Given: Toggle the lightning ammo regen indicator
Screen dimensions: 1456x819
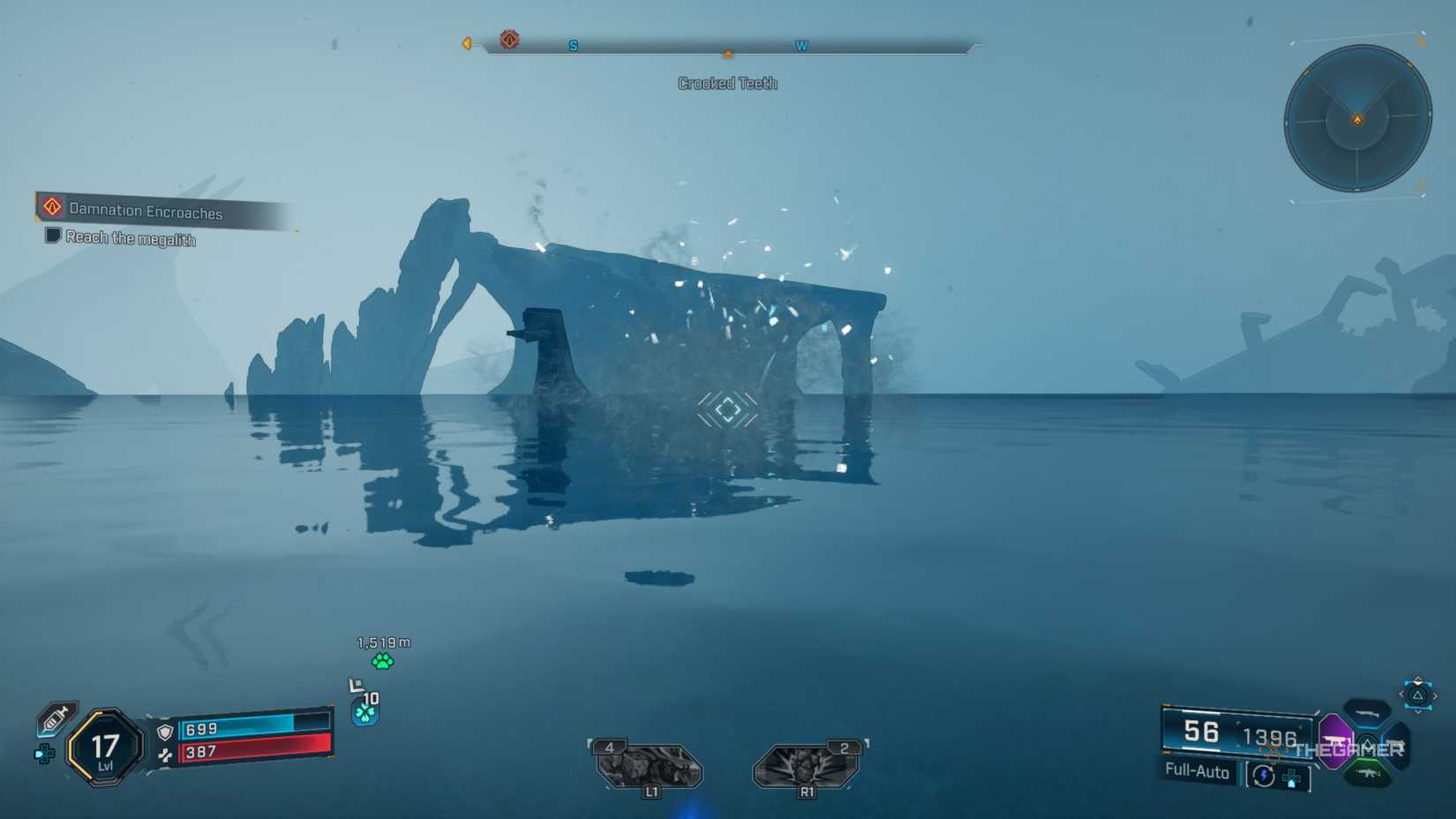Looking at the screenshot, I should [1263, 776].
